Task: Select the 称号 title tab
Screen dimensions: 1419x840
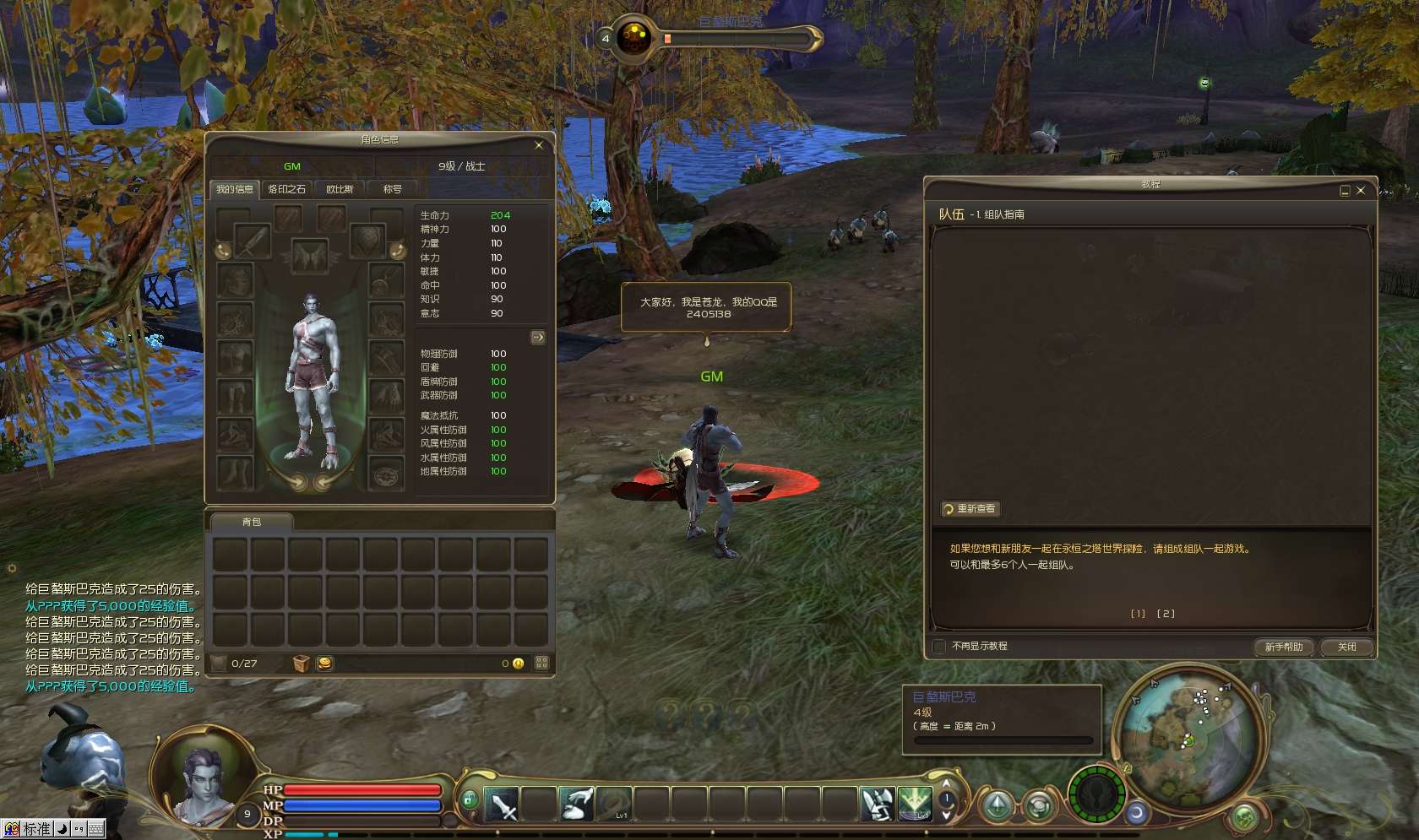Action: pyautogui.click(x=392, y=189)
